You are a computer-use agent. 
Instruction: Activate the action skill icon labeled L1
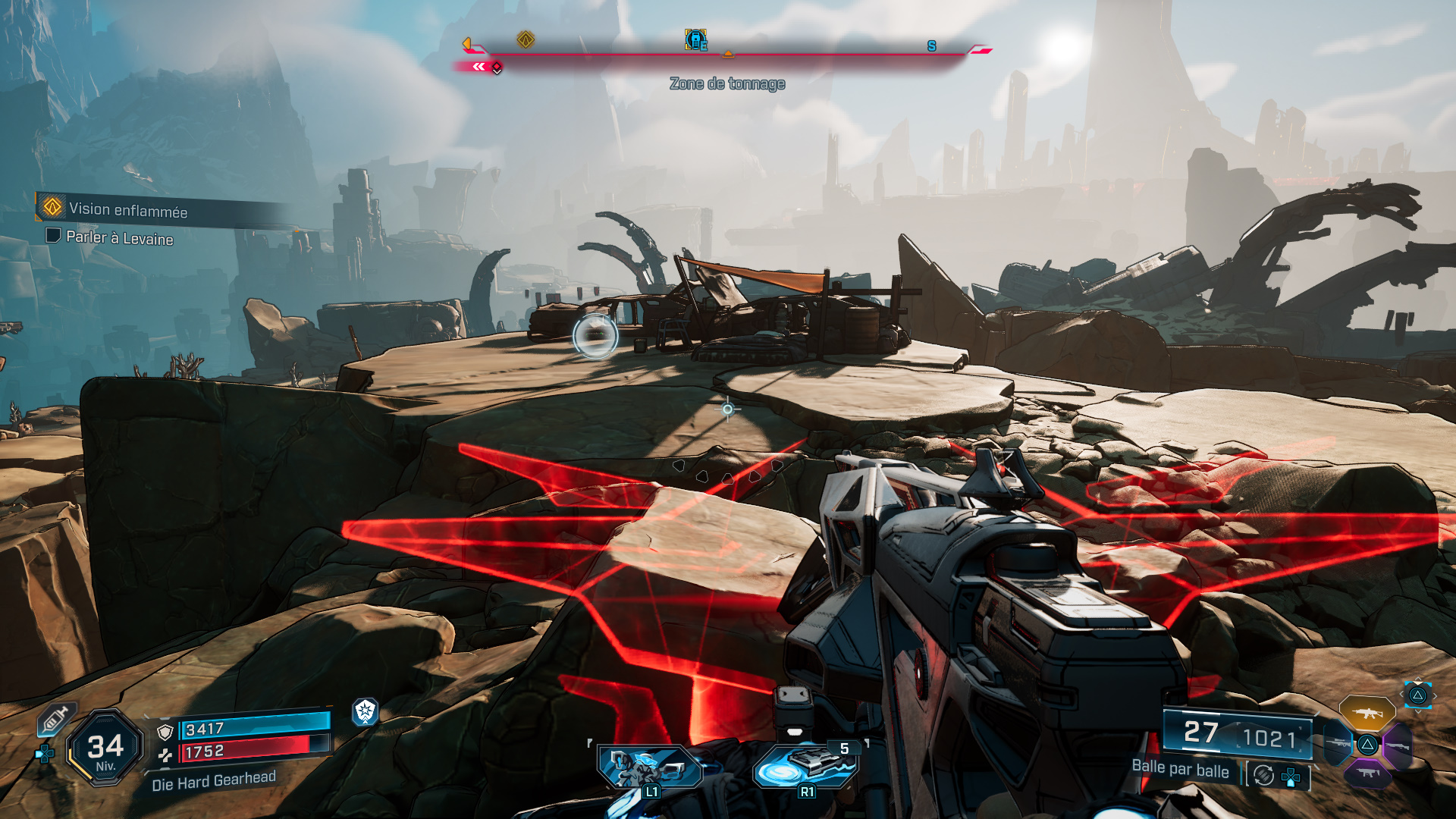tap(649, 766)
